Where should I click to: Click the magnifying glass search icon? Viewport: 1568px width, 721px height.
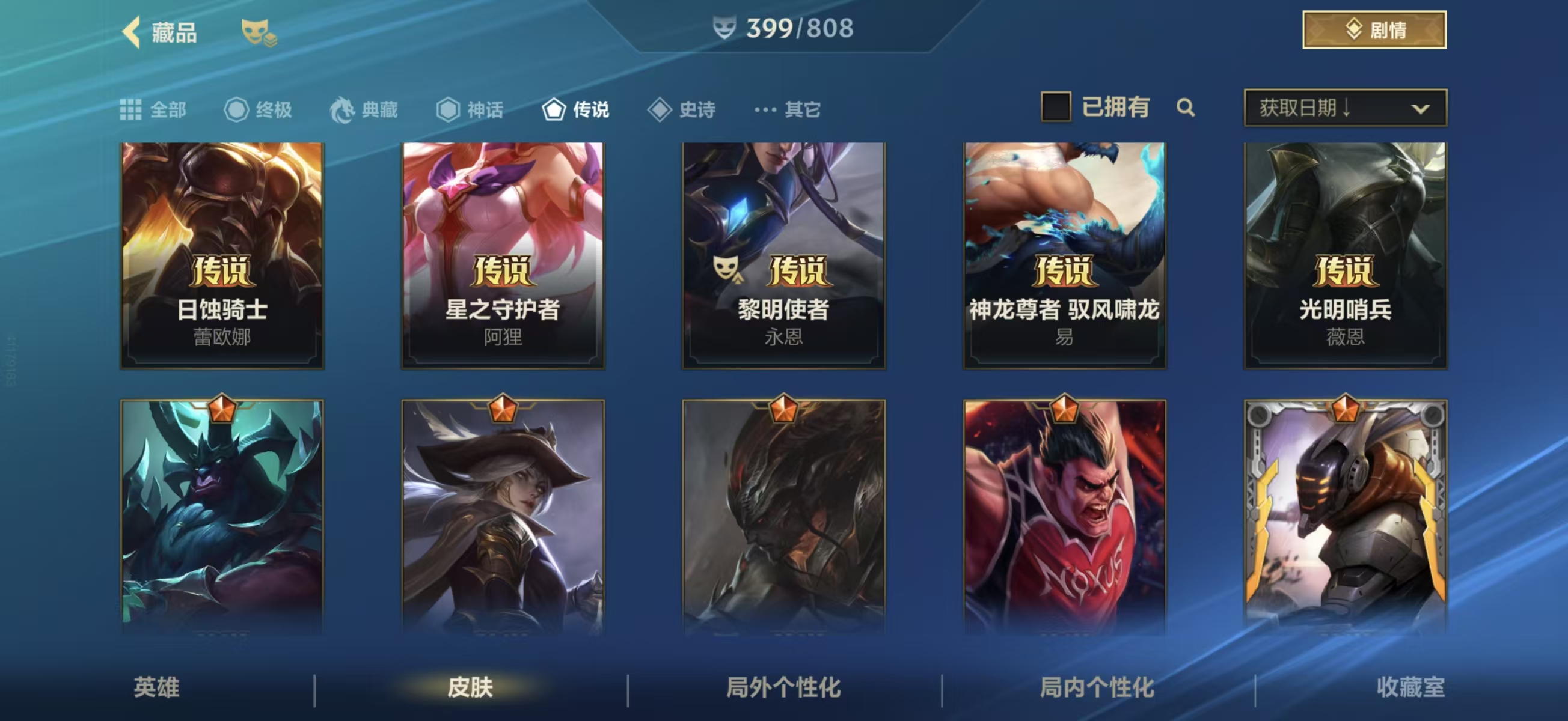coord(1185,108)
